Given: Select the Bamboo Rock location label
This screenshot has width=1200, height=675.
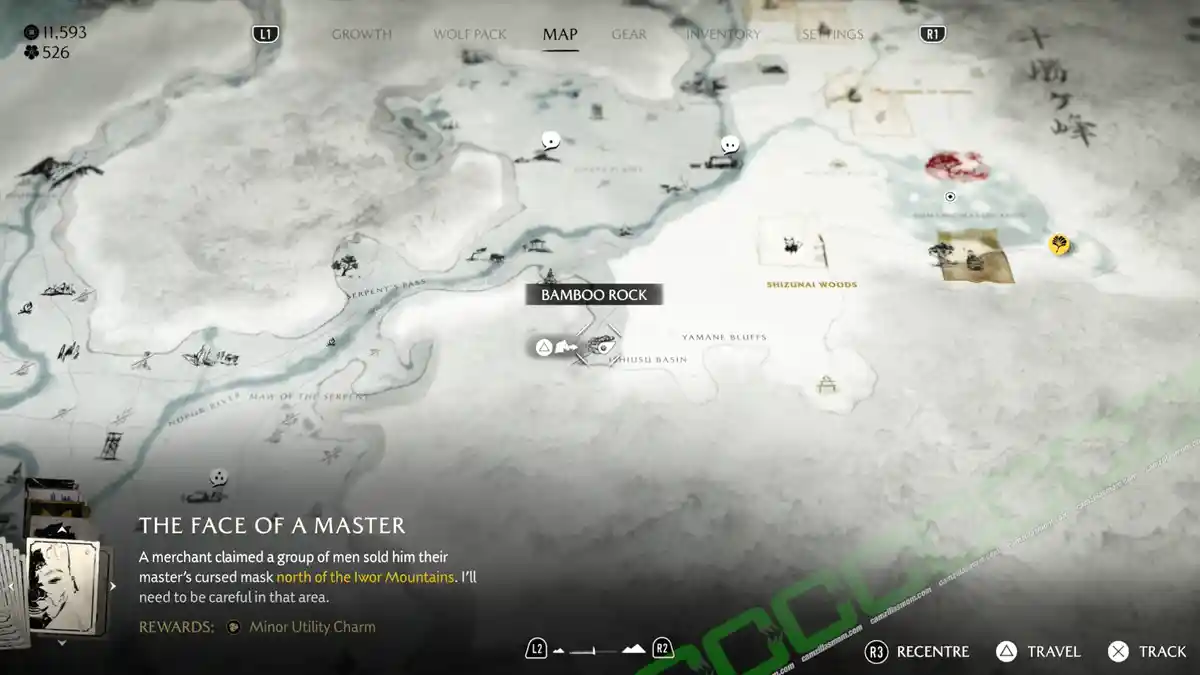Looking at the screenshot, I should (594, 295).
